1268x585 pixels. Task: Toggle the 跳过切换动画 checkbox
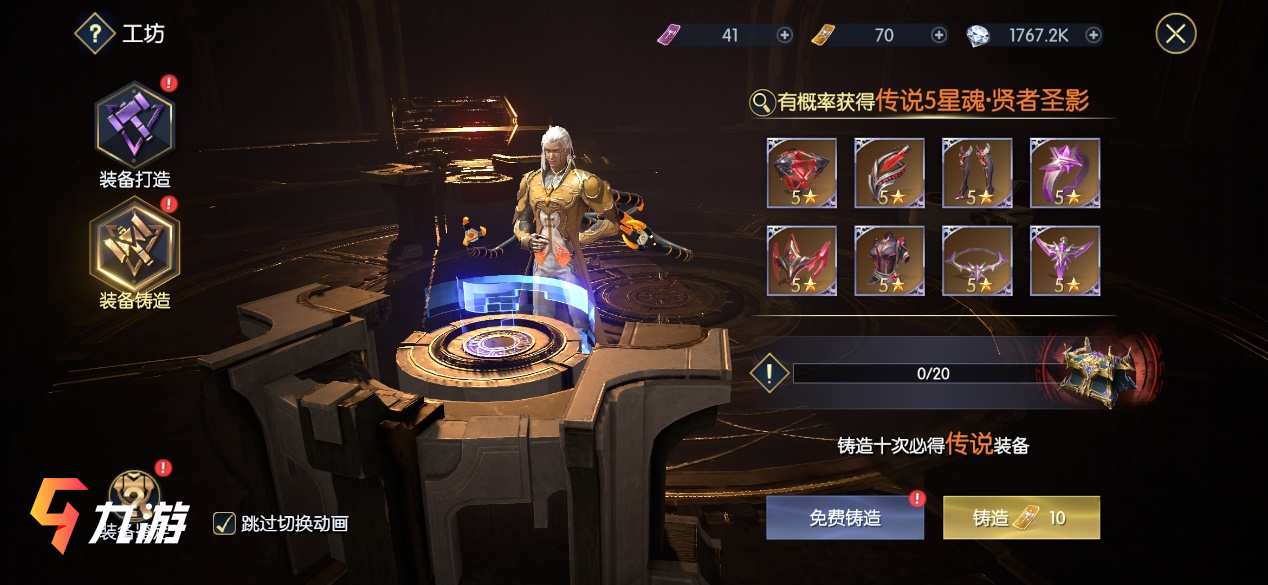tap(224, 523)
